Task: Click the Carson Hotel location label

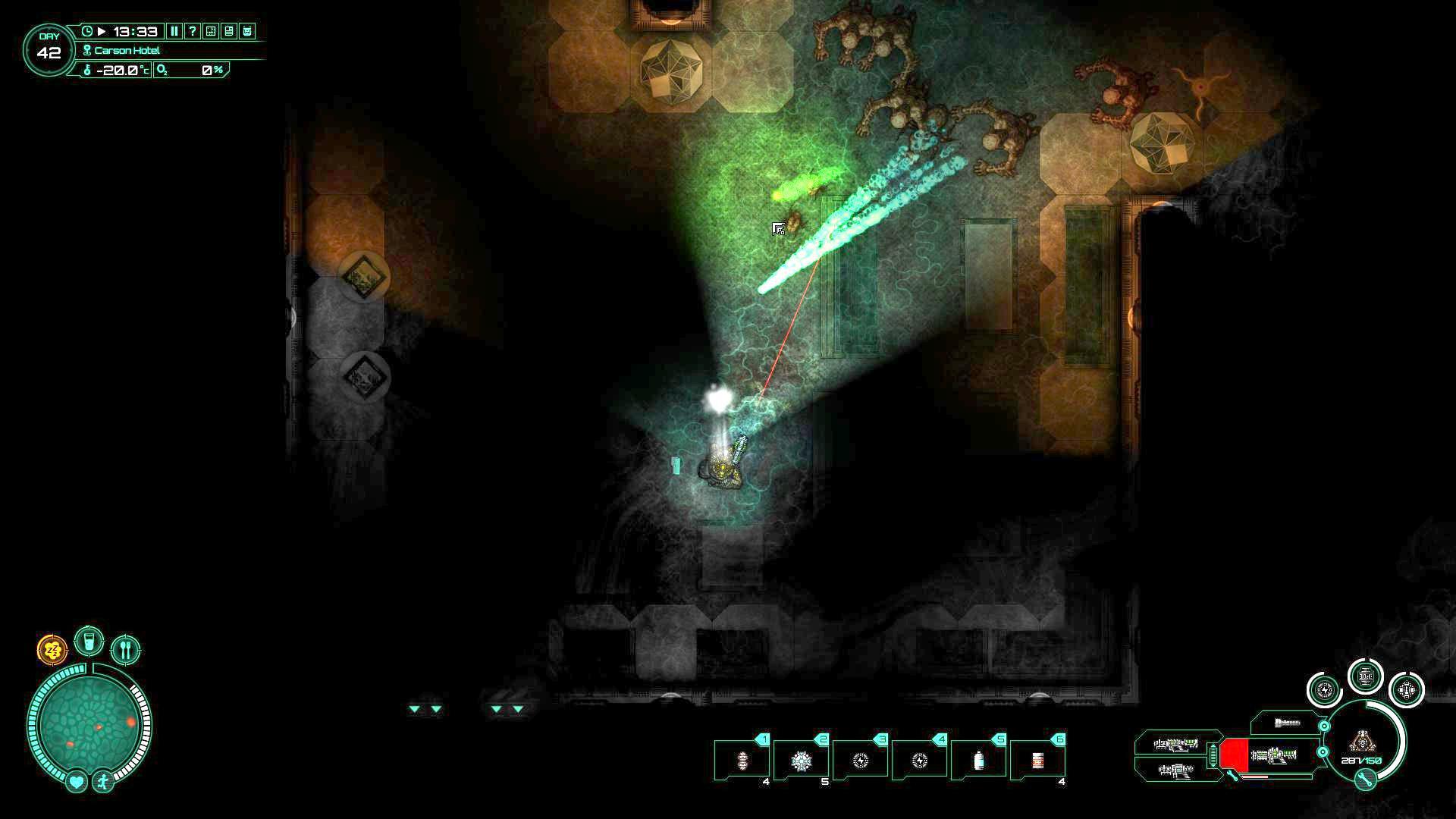Action: (125, 50)
